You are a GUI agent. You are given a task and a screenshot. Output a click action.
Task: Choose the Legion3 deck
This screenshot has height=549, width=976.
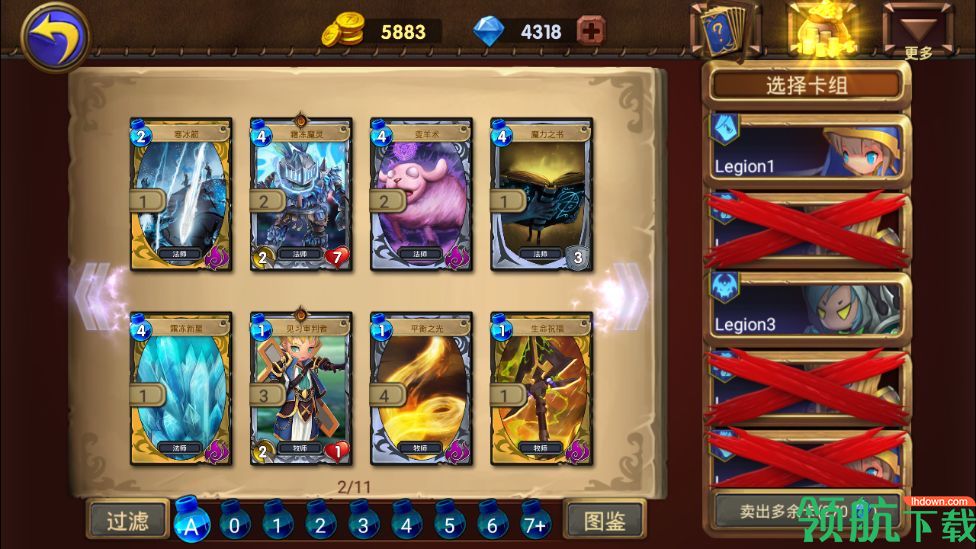[x=807, y=309]
